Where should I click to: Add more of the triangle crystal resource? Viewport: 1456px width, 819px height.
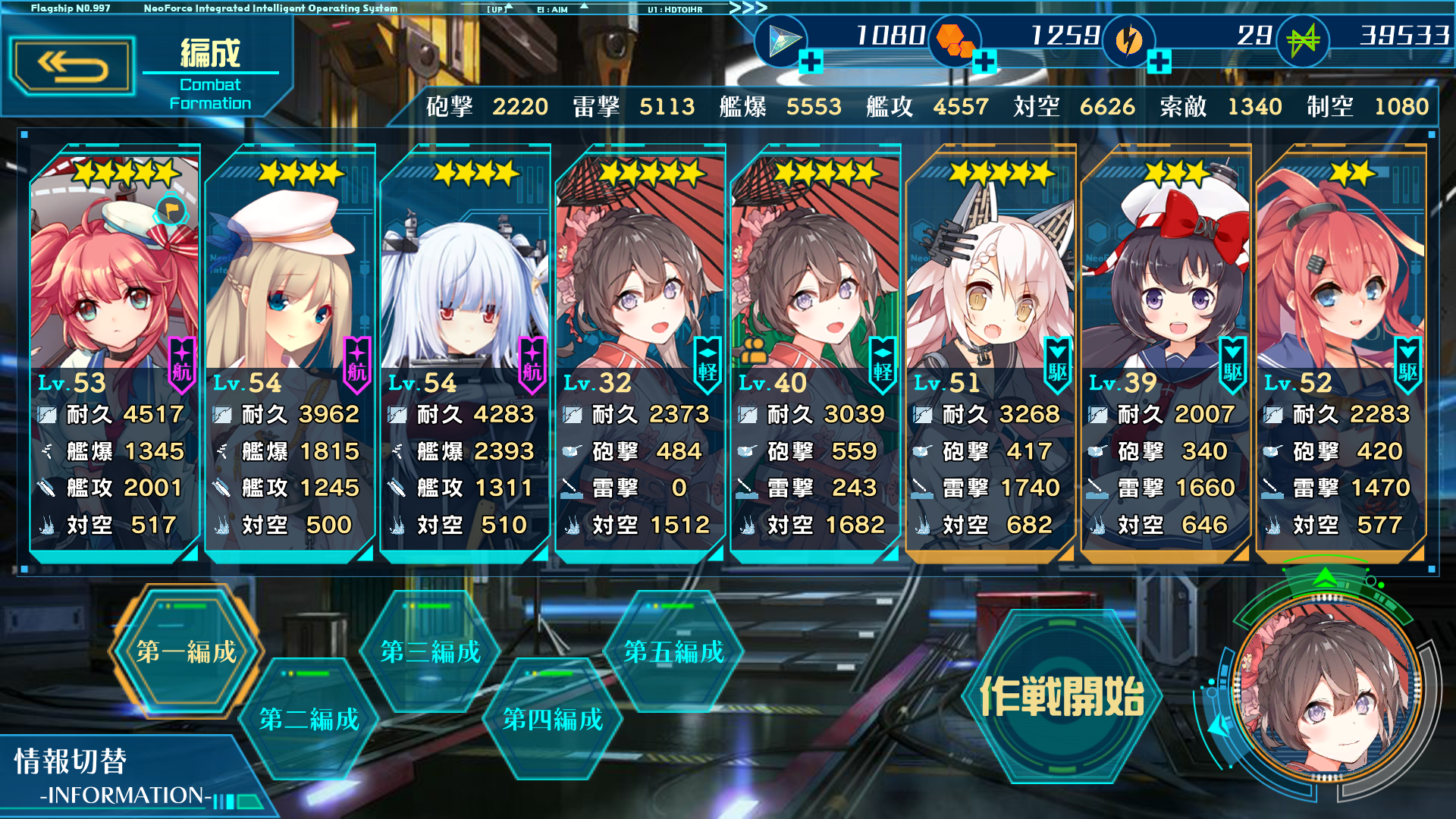coord(811,61)
